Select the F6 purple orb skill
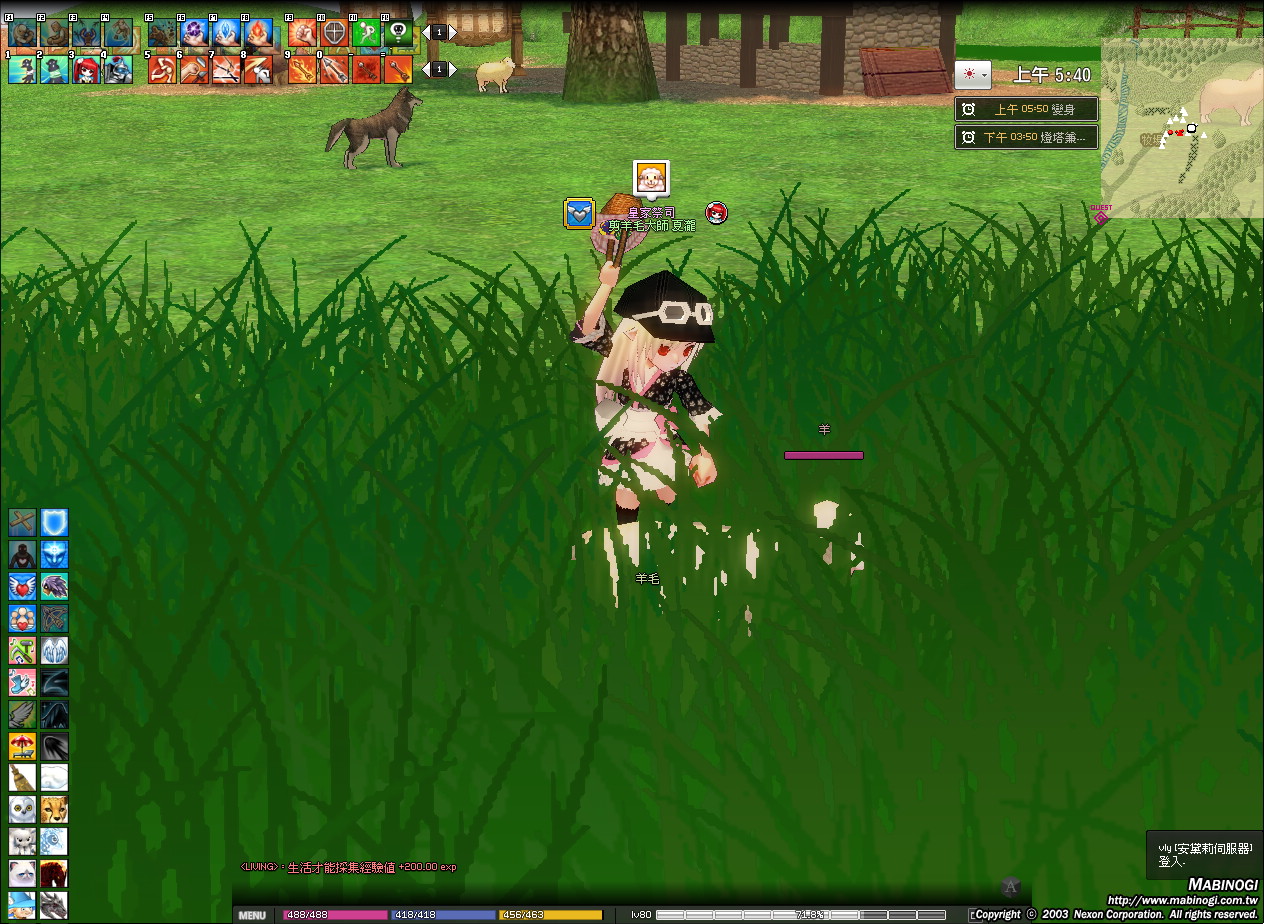Screen dimensions: 1264x924 [194, 33]
